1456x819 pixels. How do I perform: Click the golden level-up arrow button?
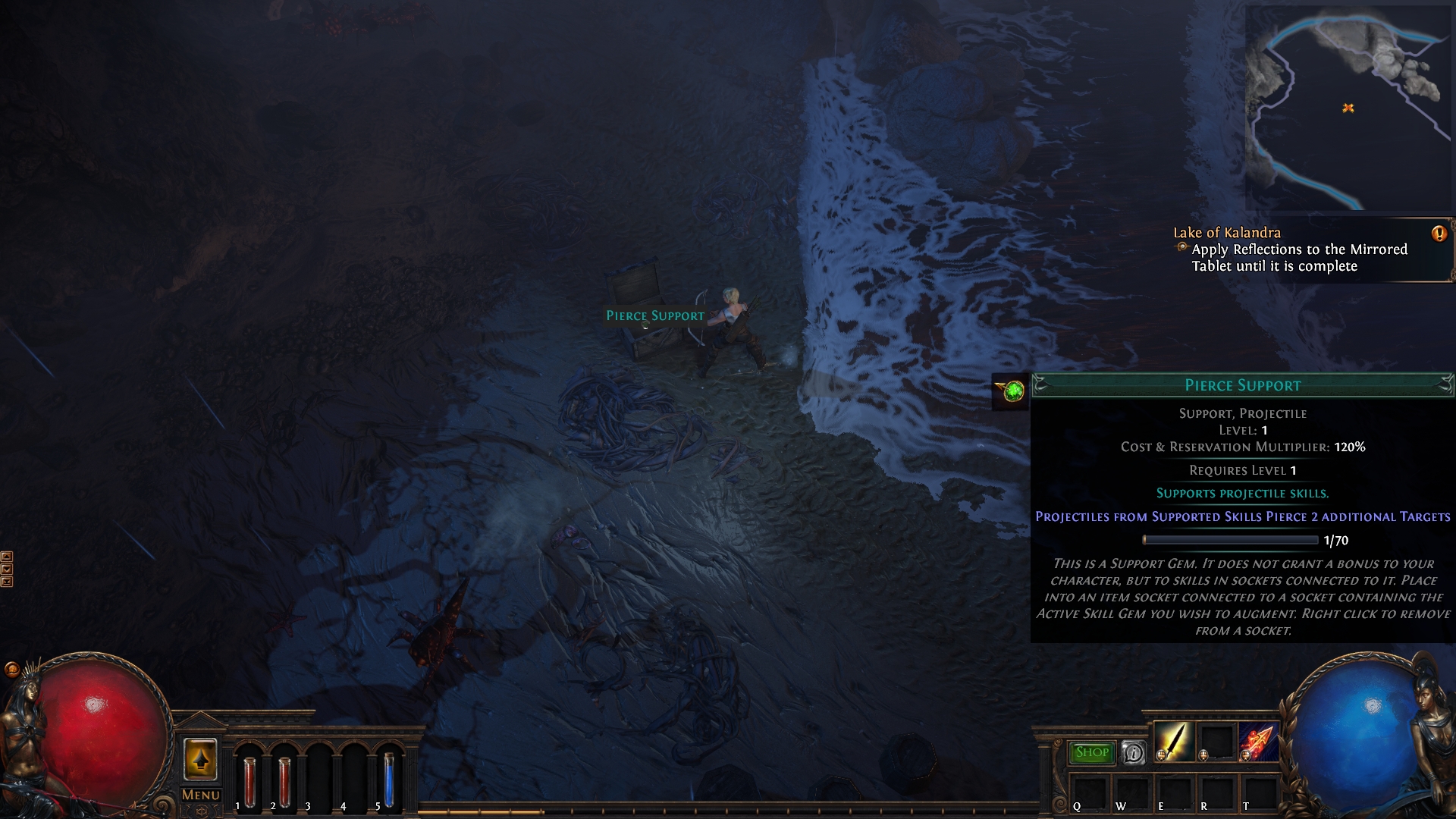click(201, 759)
